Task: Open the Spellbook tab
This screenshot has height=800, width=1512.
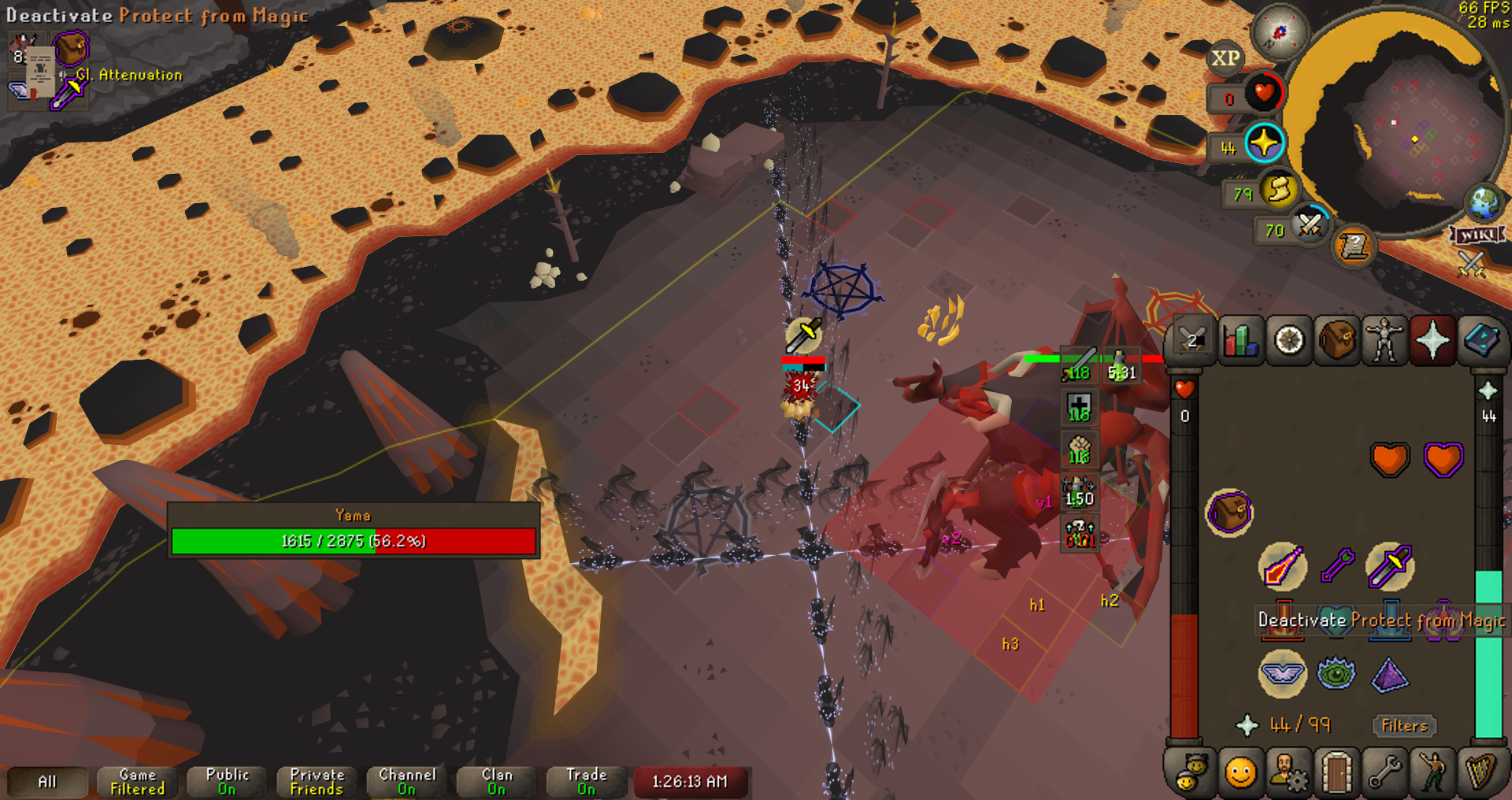Action: [x=1481, y=340]
